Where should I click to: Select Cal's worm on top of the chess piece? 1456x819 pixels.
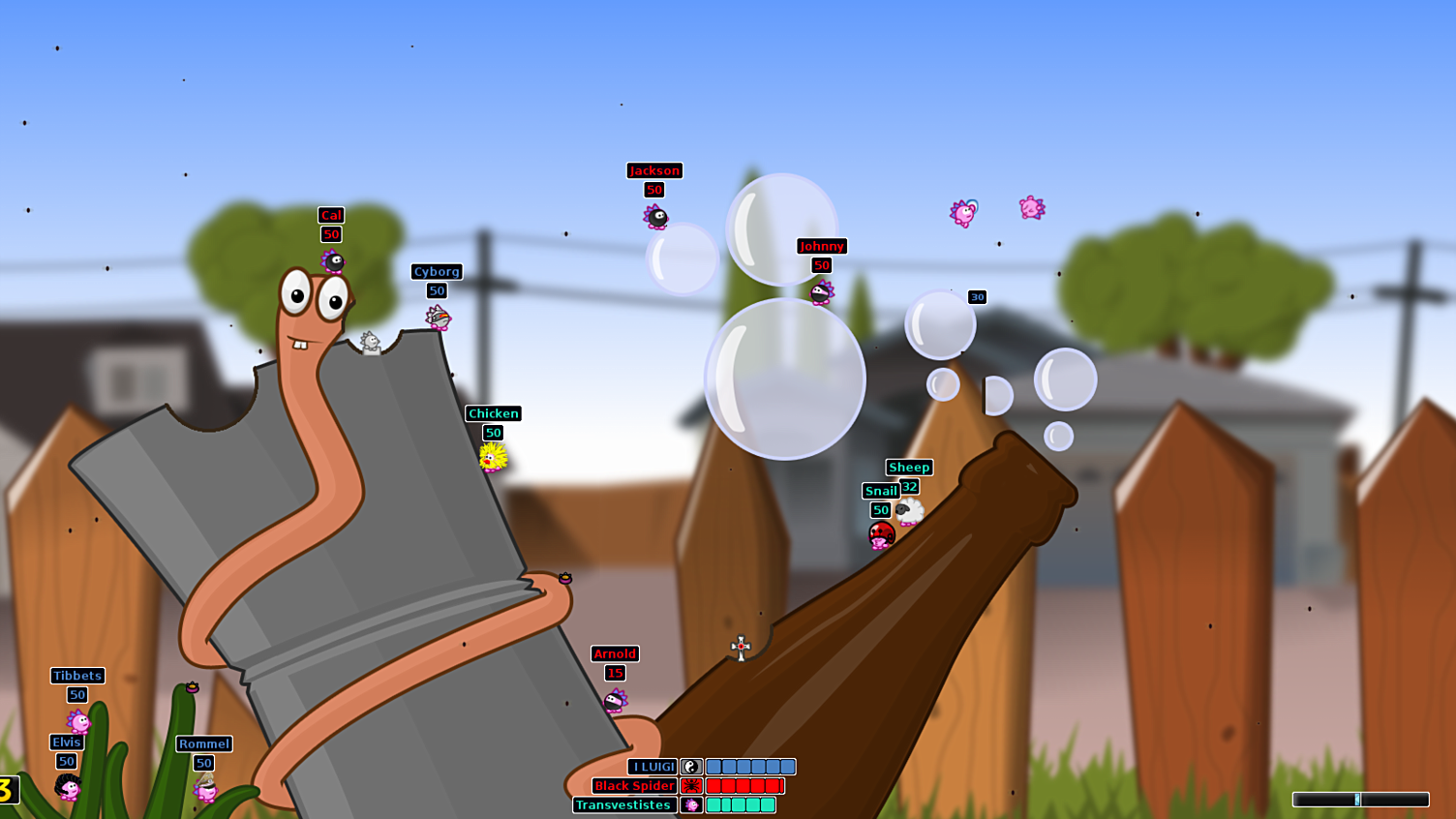(x=331, y=259)
